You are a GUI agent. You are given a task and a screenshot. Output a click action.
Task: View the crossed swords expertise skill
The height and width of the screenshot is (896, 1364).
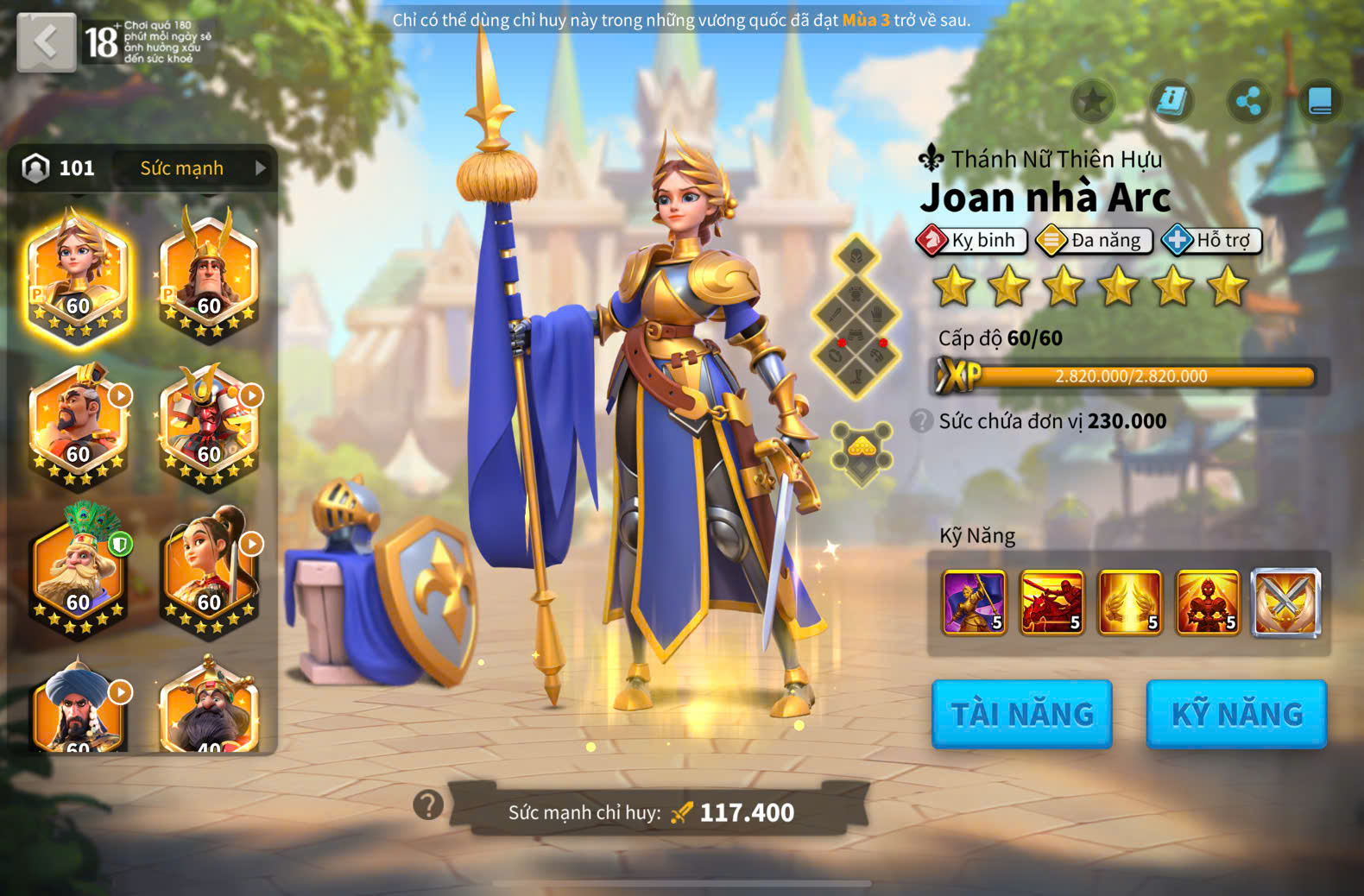pos(1285,602)
